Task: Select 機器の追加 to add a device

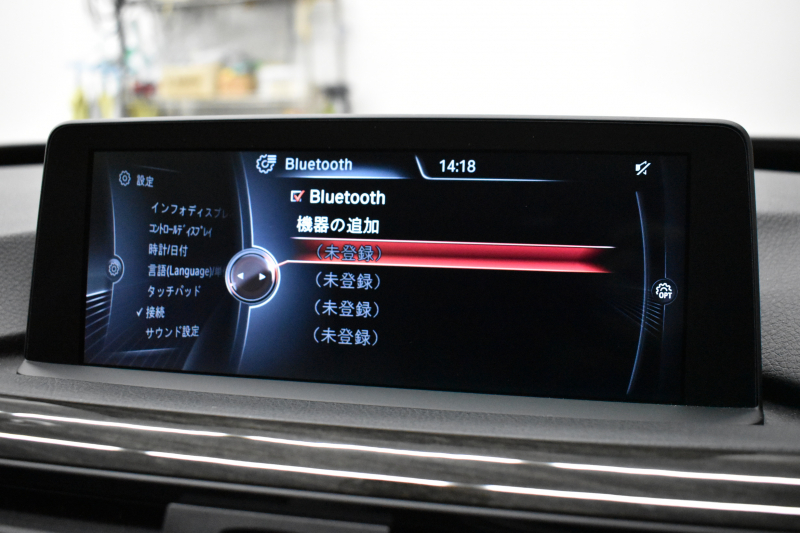Action: [x=338, y=225]
